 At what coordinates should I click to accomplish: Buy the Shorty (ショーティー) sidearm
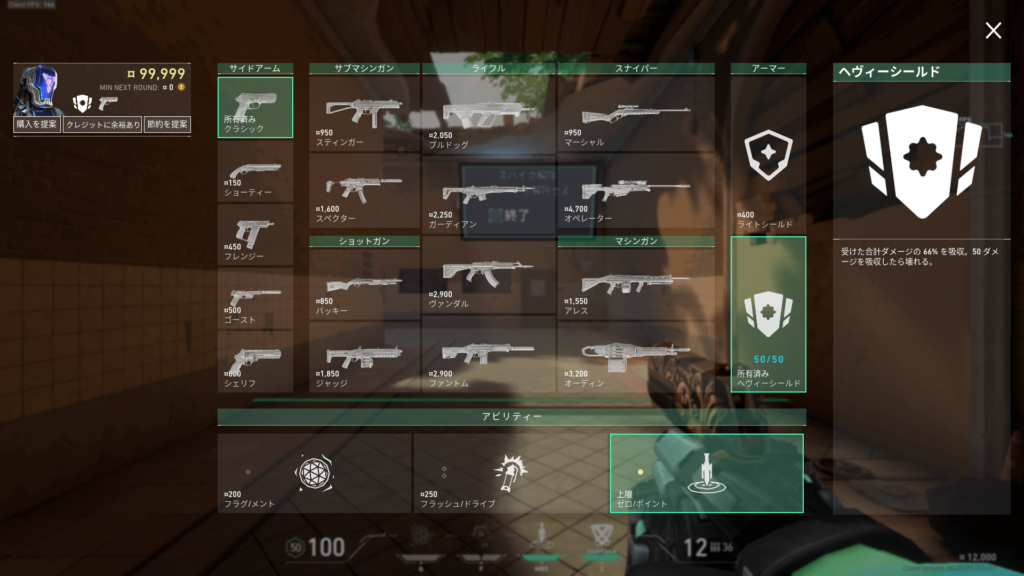pos(256,171)
